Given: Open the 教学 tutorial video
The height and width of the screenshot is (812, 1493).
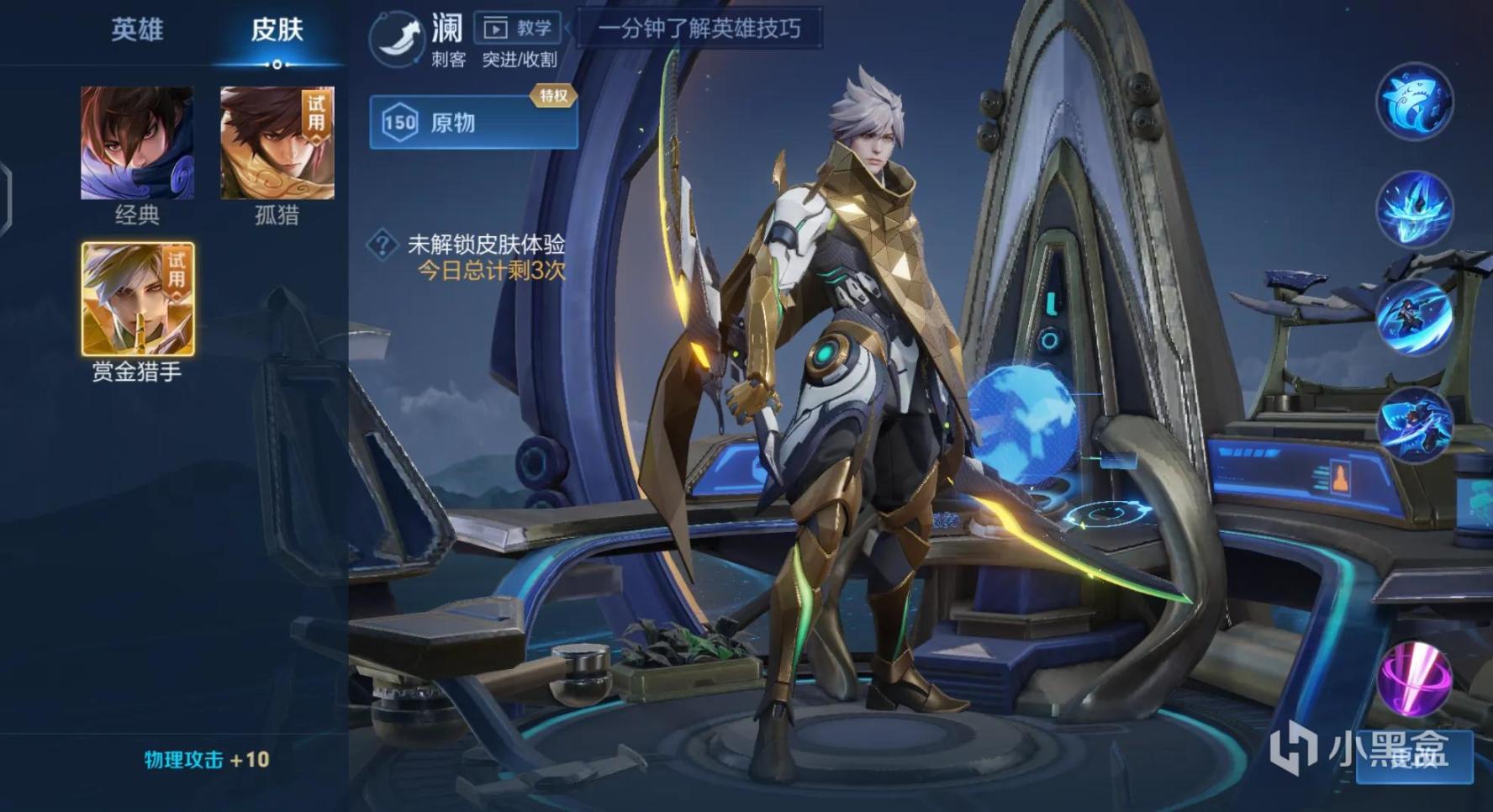Looking at the screenshot, I should click(517, 28).
